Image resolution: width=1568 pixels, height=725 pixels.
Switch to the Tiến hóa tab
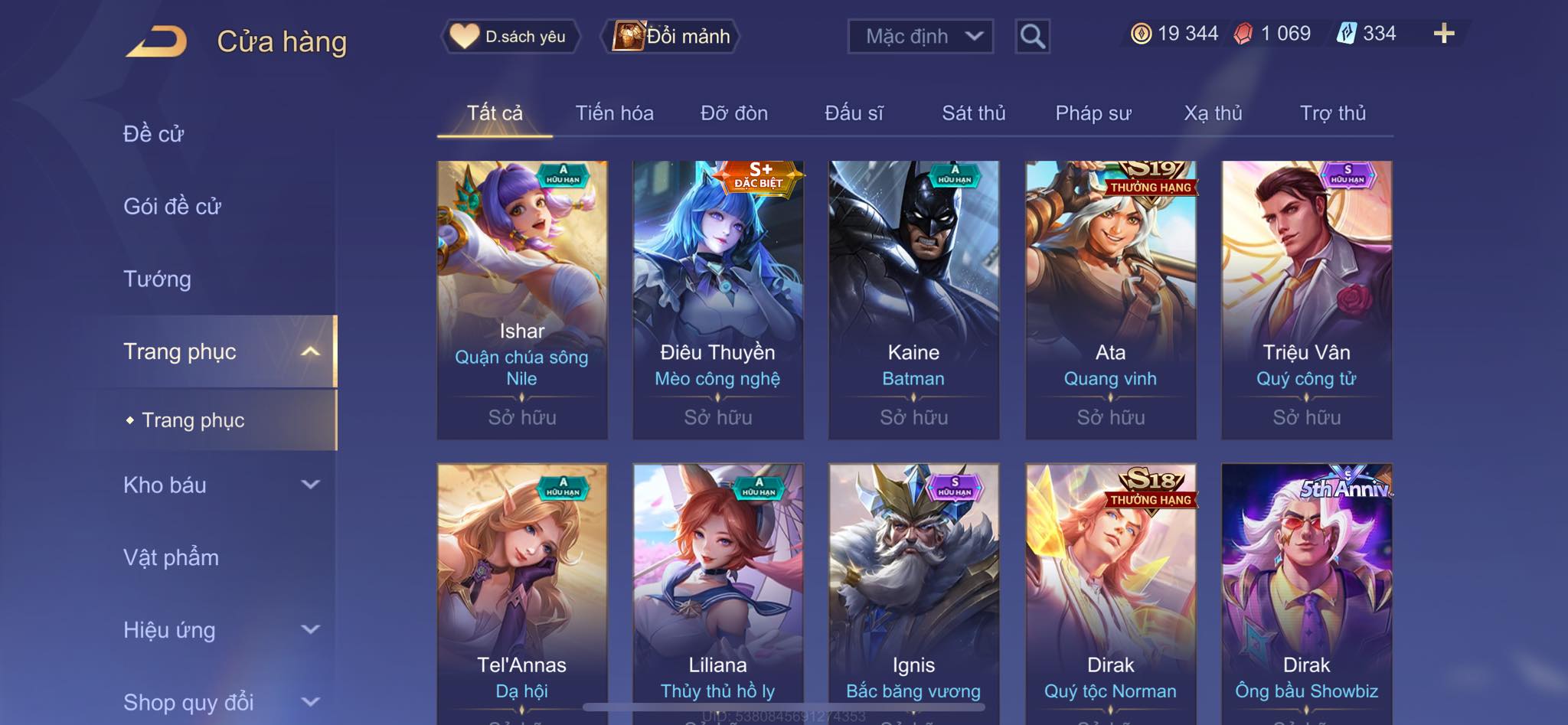coord(614,113)
